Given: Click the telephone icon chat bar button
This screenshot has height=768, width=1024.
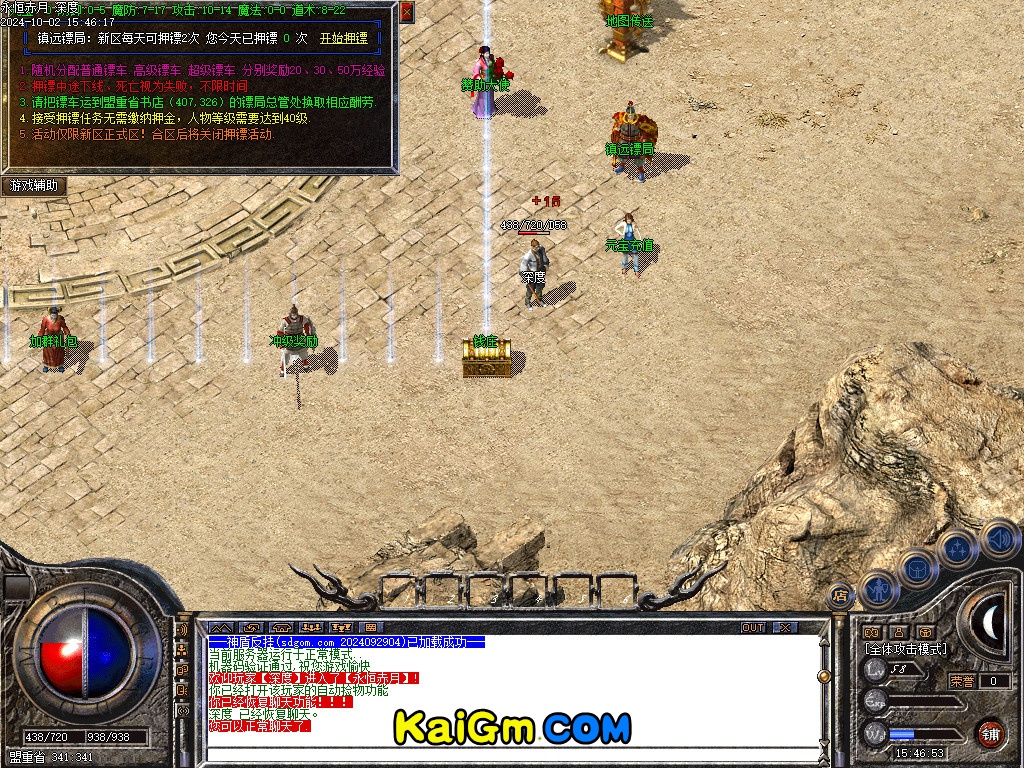Looking at the screenshot, I should [281, 628].
